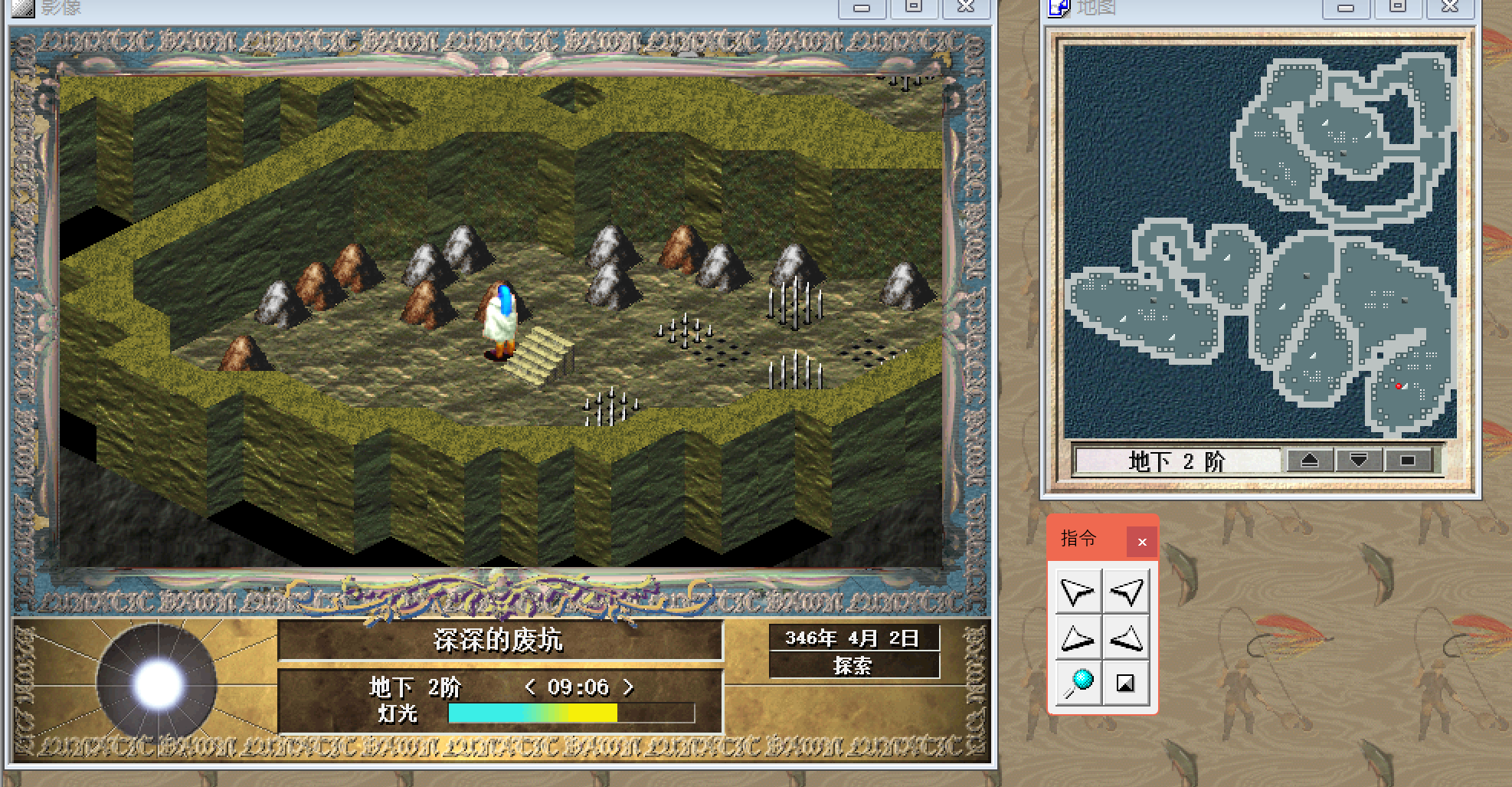Show the upper floor on the map
1512x787 pixels.
[1310, 461]
